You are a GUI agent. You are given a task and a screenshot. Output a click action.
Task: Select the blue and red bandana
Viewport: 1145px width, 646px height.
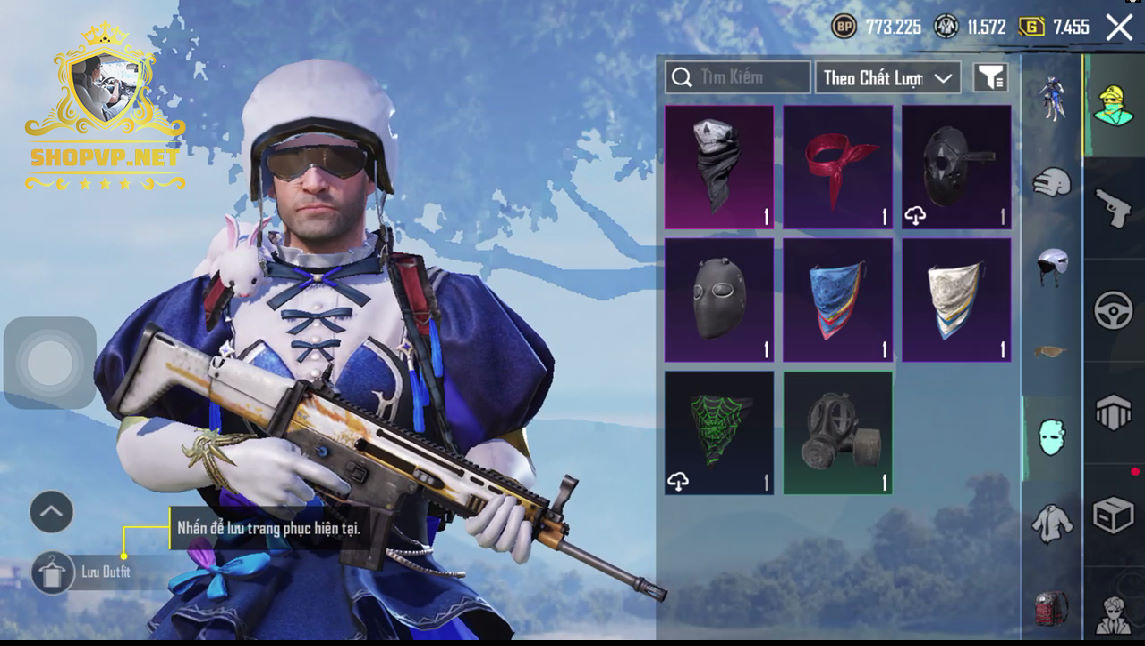[x=838, y=299]
